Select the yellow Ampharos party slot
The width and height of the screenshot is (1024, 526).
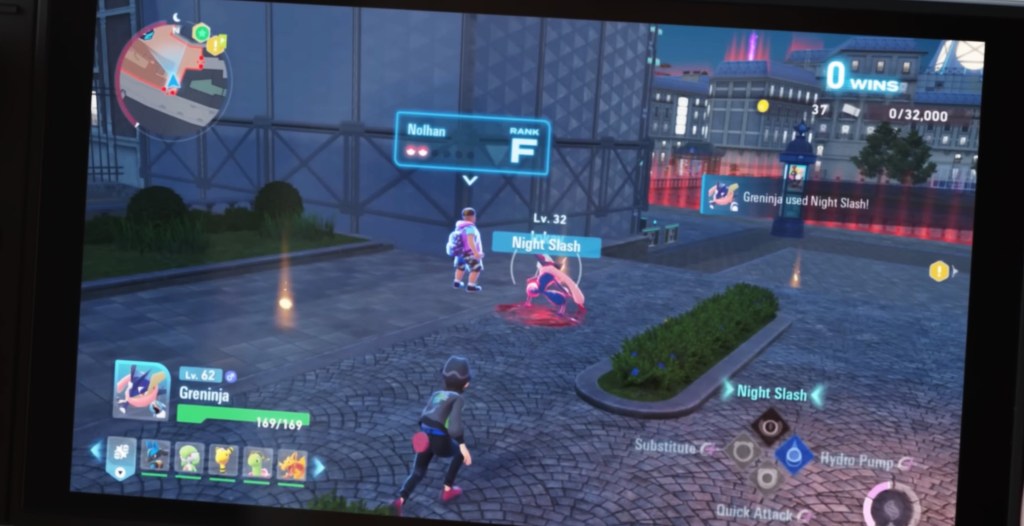tap(223, 460)
